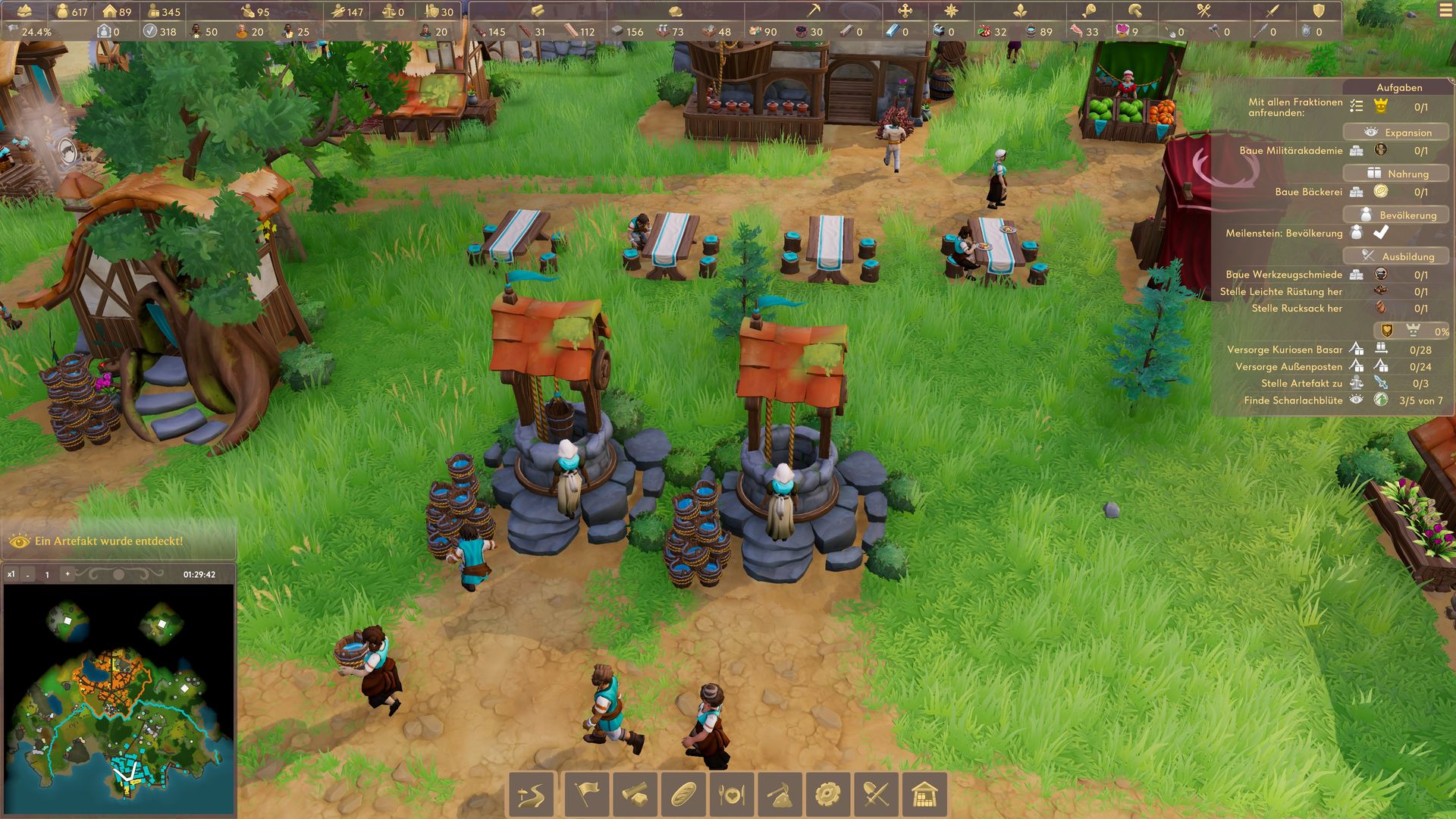Viewport: 1456px width, 819px height.
Task: Open the 'Ein Artefakt wurde entdeckt!' notification
Action: tap(108, 541)
